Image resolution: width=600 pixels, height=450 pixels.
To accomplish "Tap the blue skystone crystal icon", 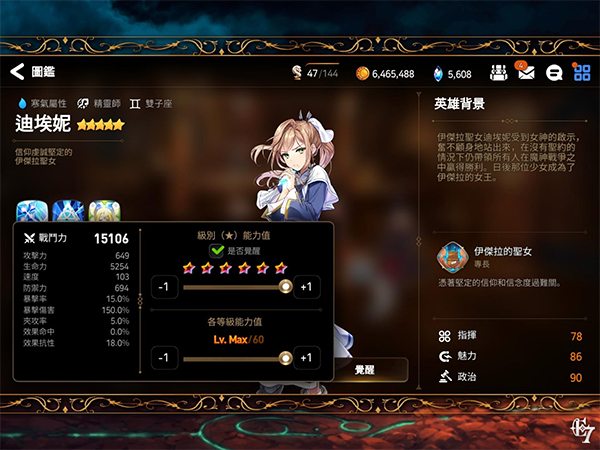I will point(436,73).
